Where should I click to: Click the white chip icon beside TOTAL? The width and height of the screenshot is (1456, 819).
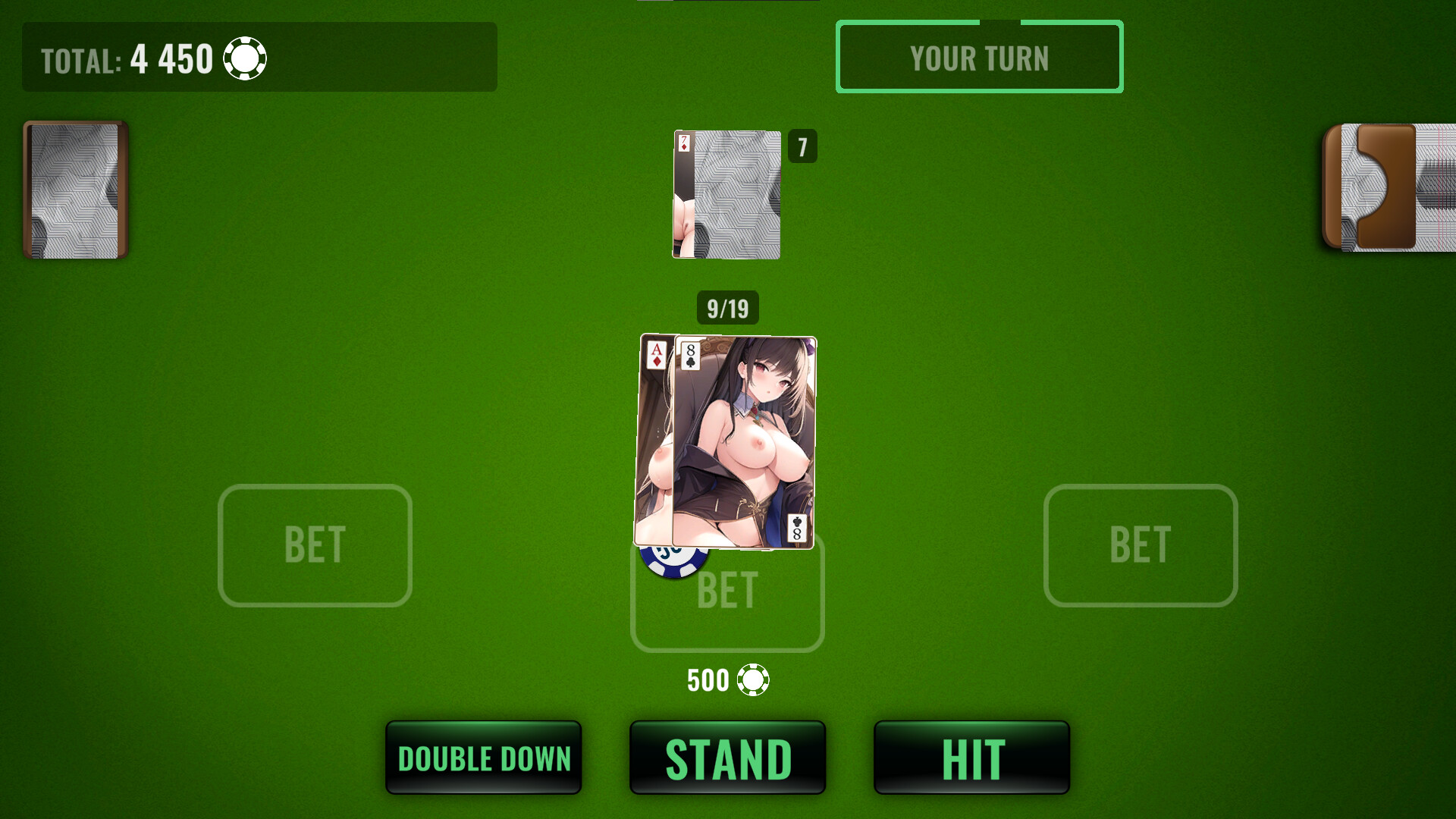click(x=244, y=58)
